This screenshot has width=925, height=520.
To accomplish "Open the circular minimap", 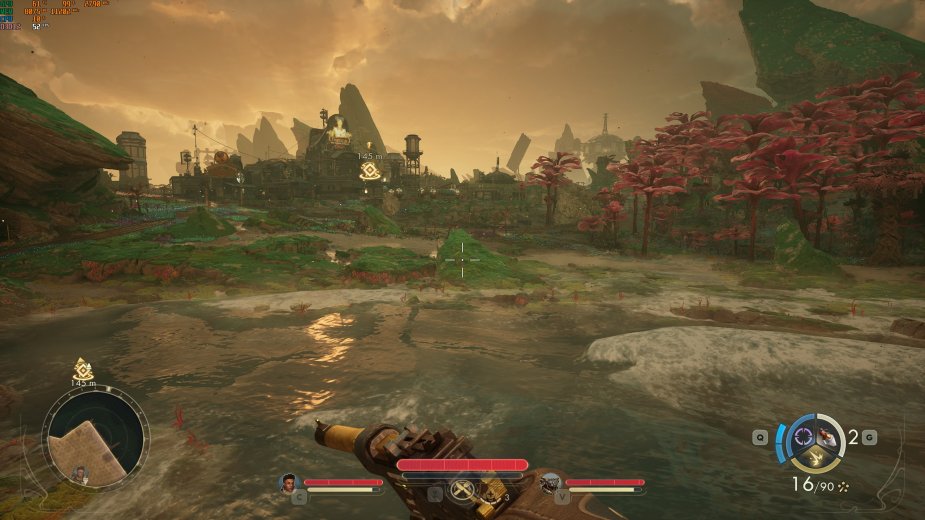I will pyautogui.click(x=95, y=438).
